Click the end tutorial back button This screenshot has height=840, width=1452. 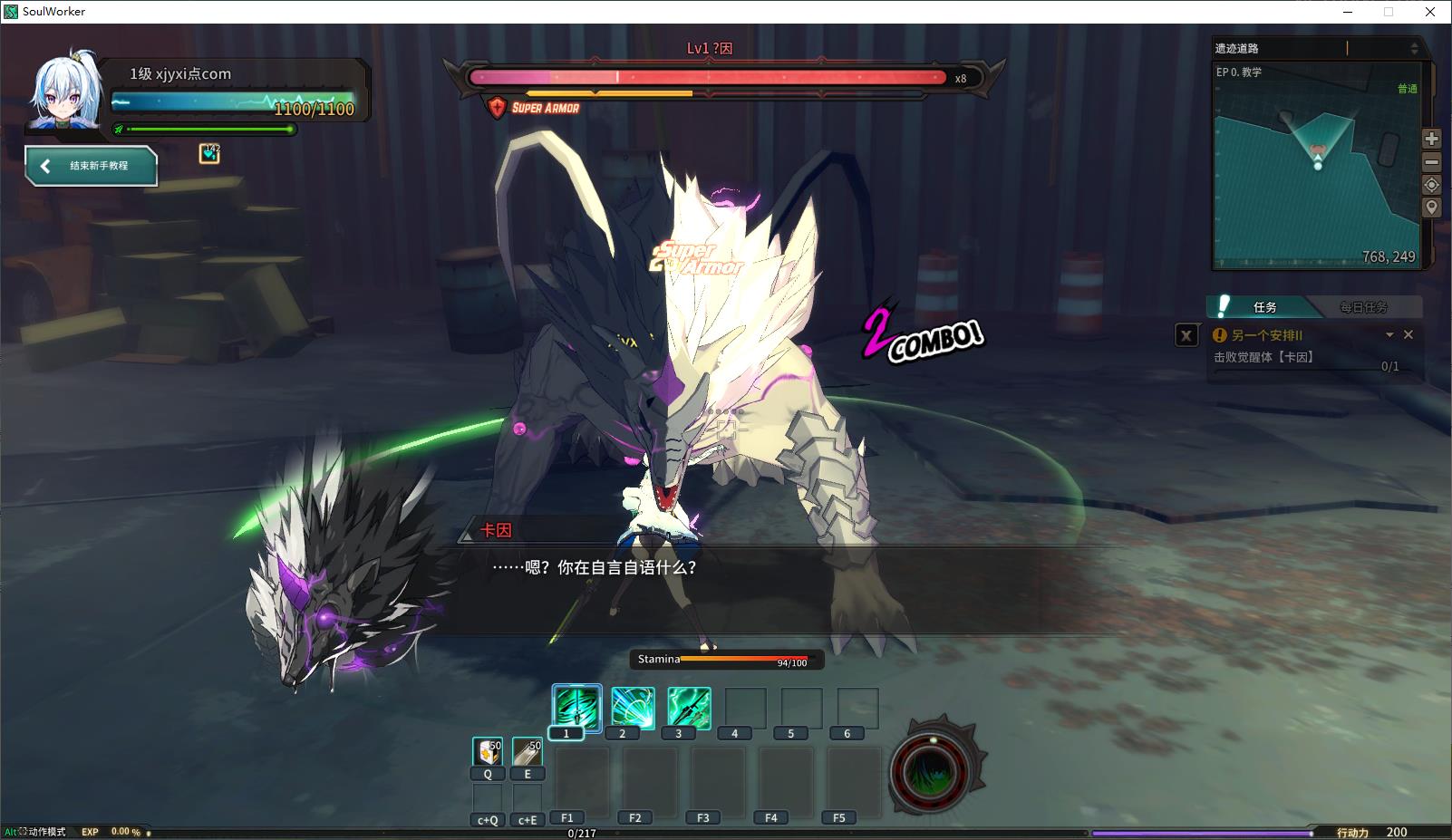91,166
